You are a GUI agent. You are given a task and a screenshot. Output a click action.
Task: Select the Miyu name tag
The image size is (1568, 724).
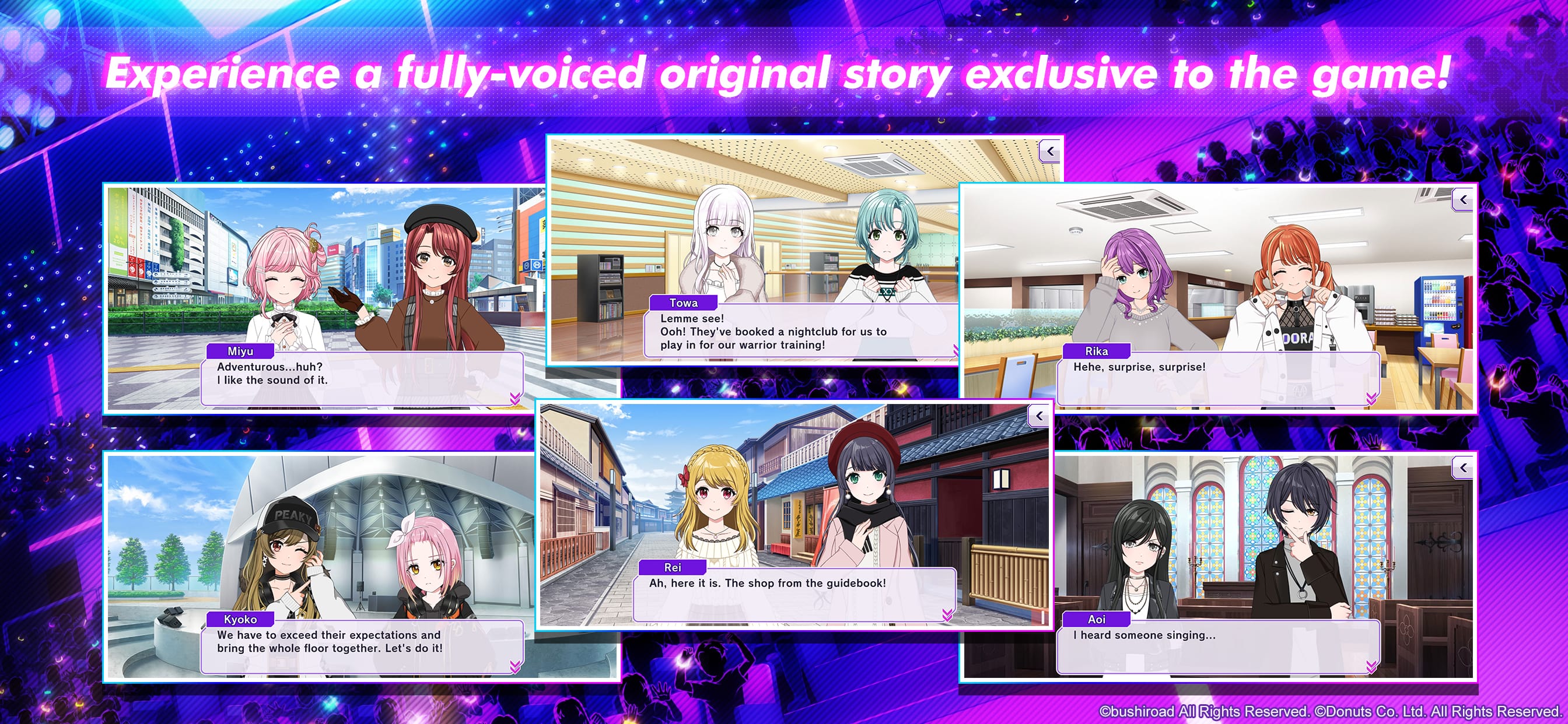click(241, 351)
